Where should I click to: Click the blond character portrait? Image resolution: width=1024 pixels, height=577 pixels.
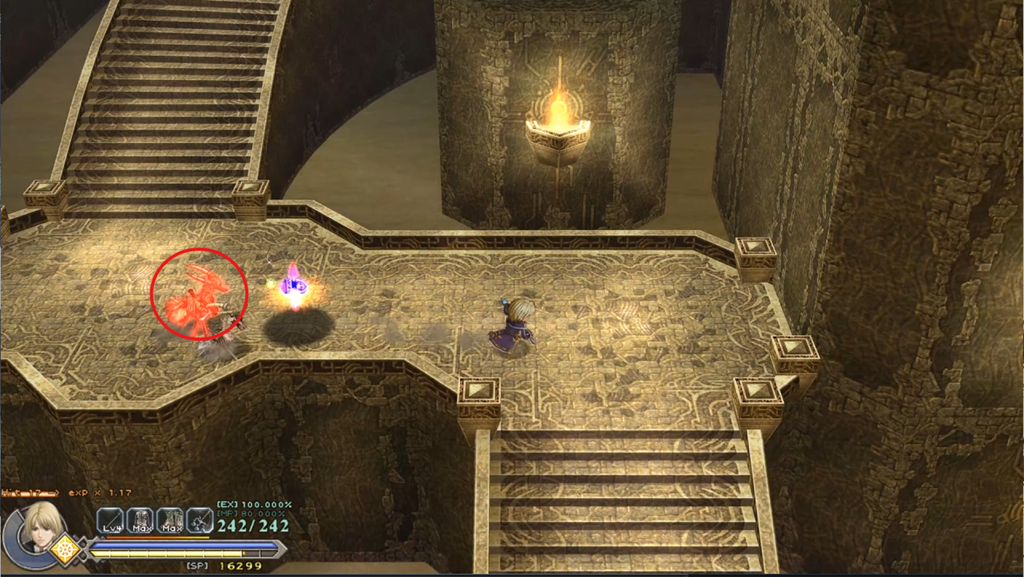40,524
